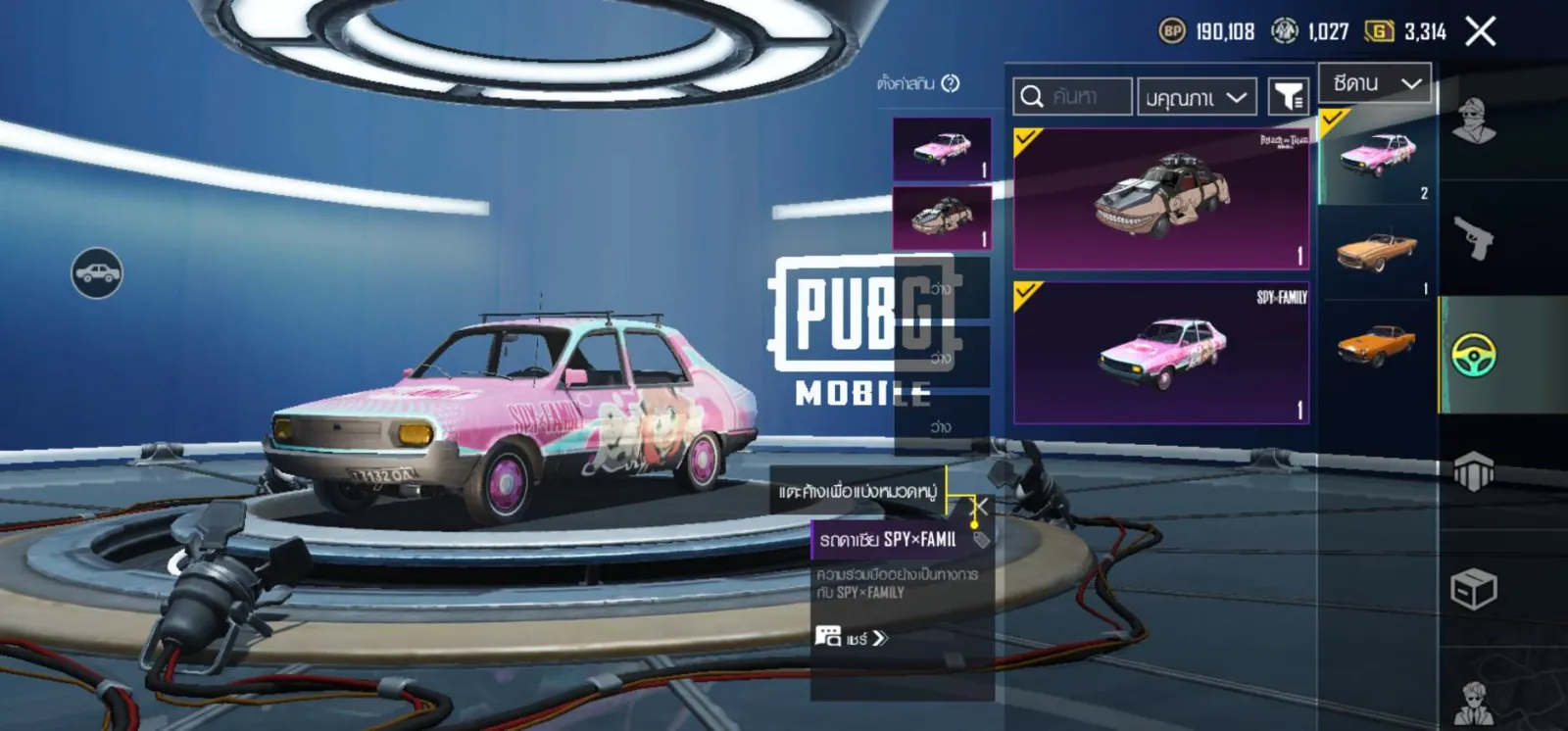Image resolution: width=1568 pixels, height=731 pixels.
Task: Switch to the pistol weapons category tab
Action: tap(1473, 237)
